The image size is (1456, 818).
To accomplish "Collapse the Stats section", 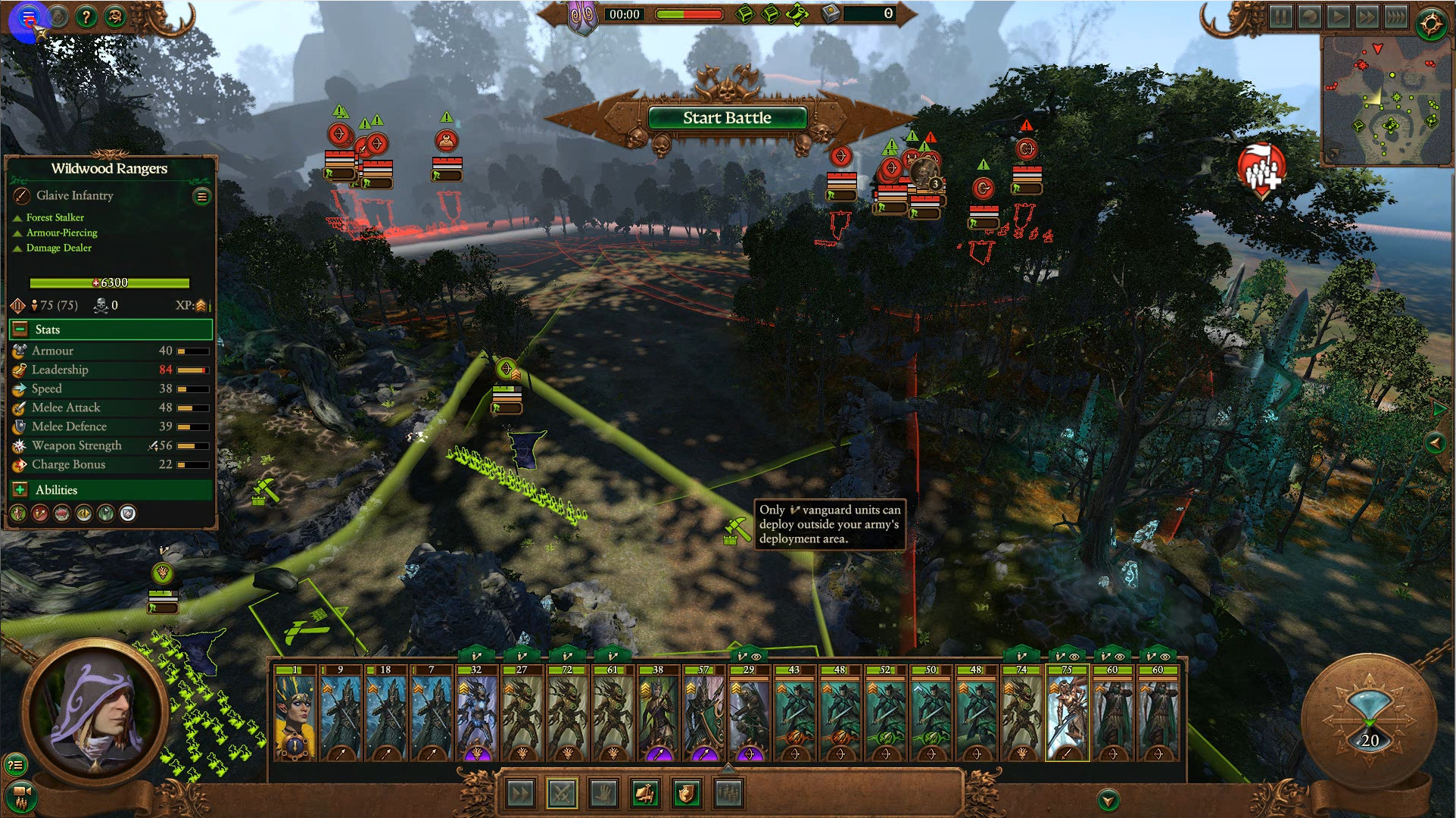I will tap(20, 329).
